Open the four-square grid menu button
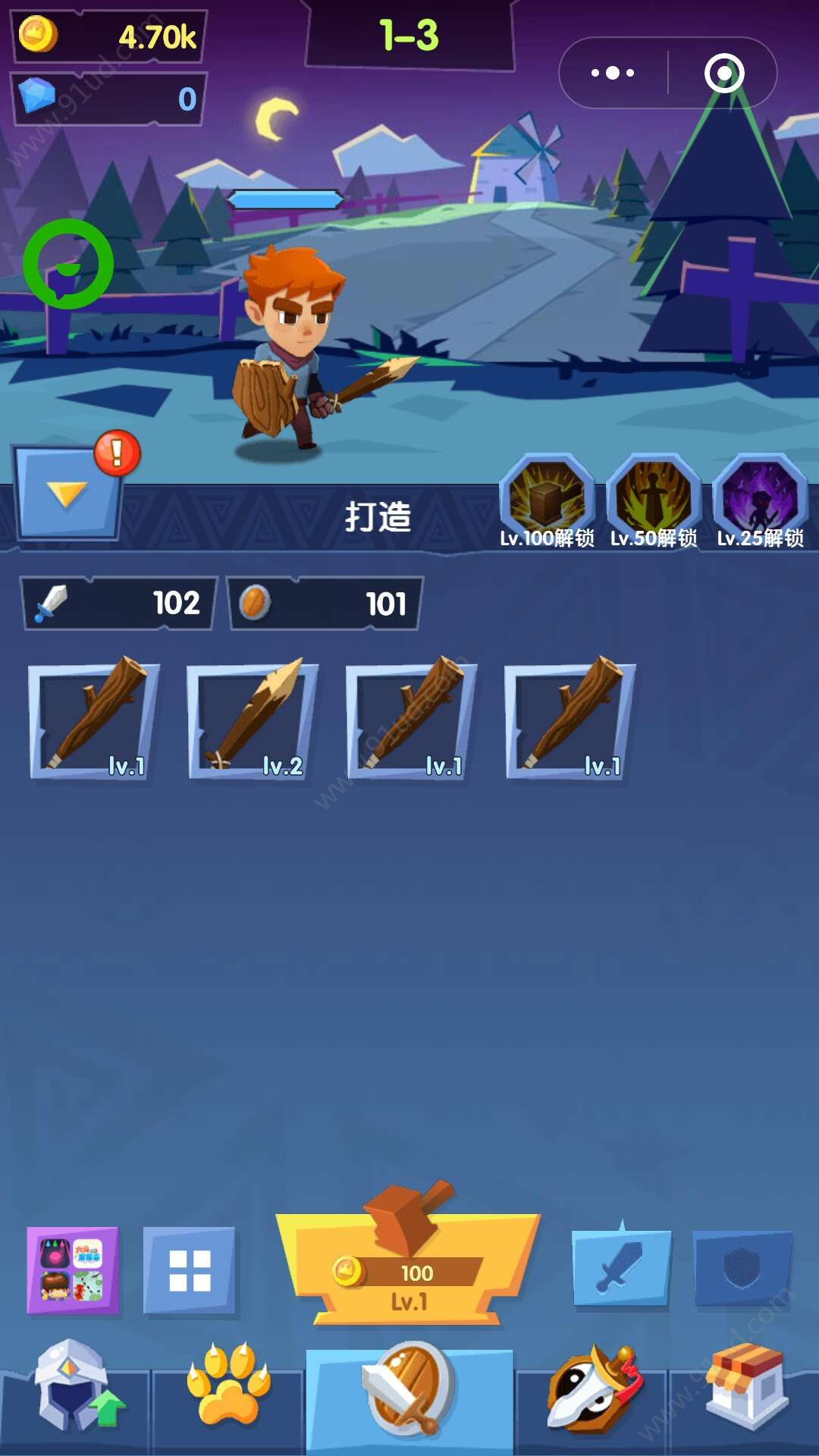This screenshot has height=1456, width=819. [190, 1270]
